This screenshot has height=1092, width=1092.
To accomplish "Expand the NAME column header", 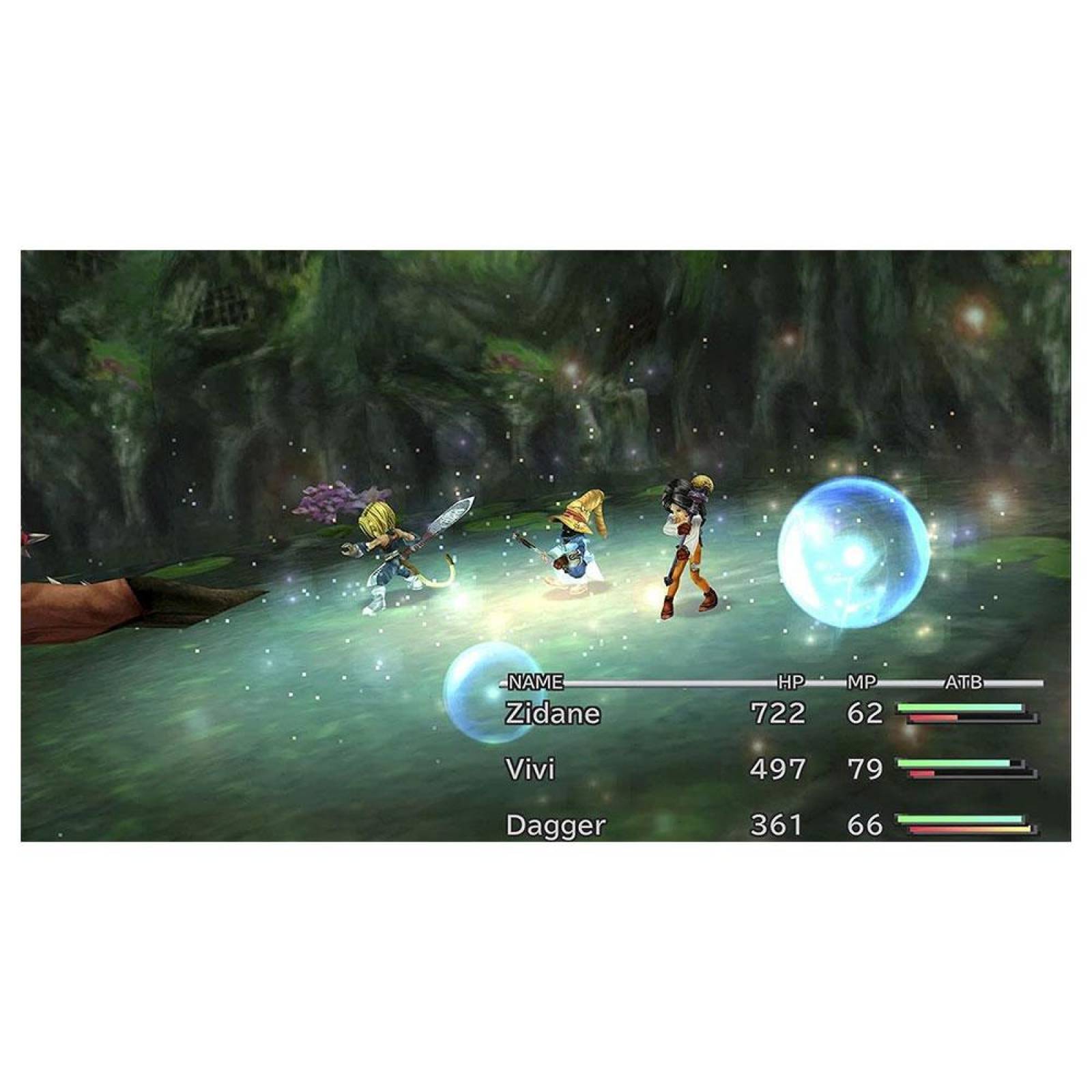I will tap(534, 682).
